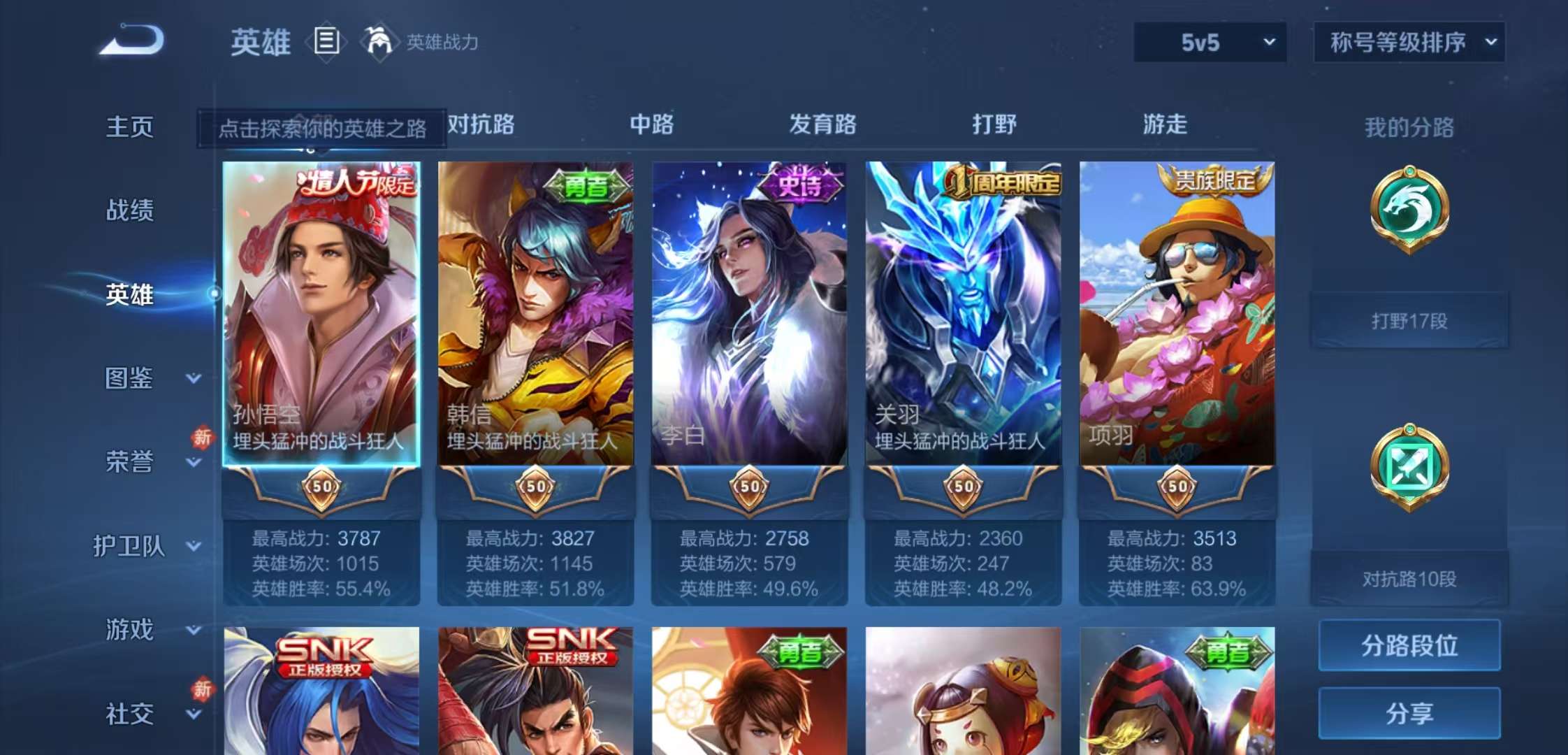Open the 称号等级排序 sorting dropdown

pyautogui.click(x=1408, y=43)
